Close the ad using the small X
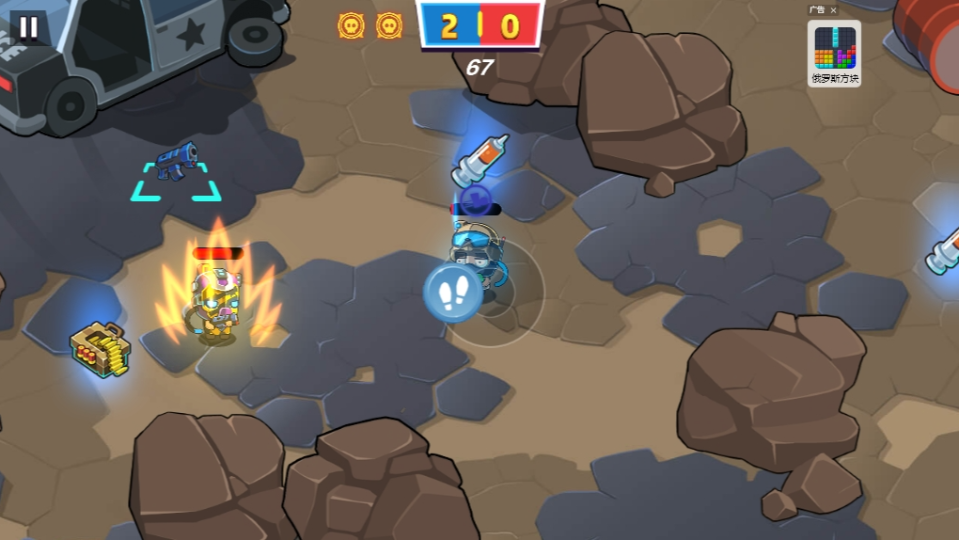Image resolution: width=959 pixels, height=540 pixels. [x=834, y=10]
